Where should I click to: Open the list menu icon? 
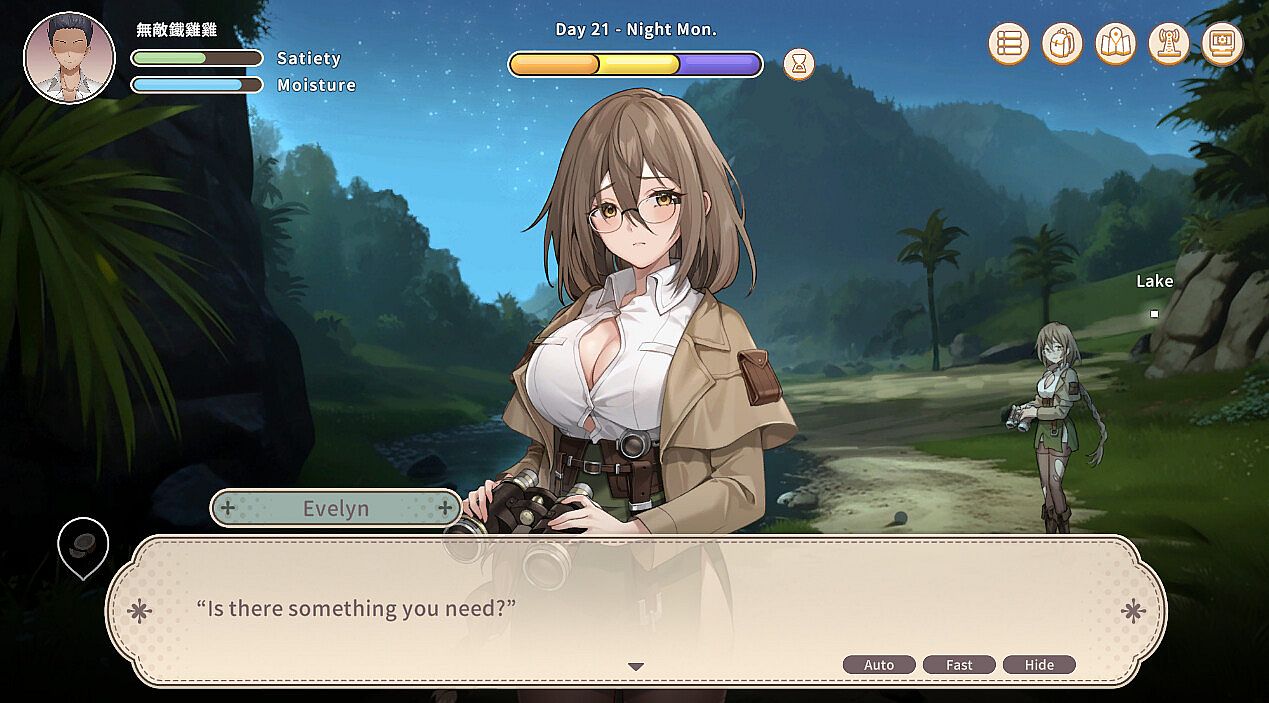pyautogui.click(x=1009, y=44)
